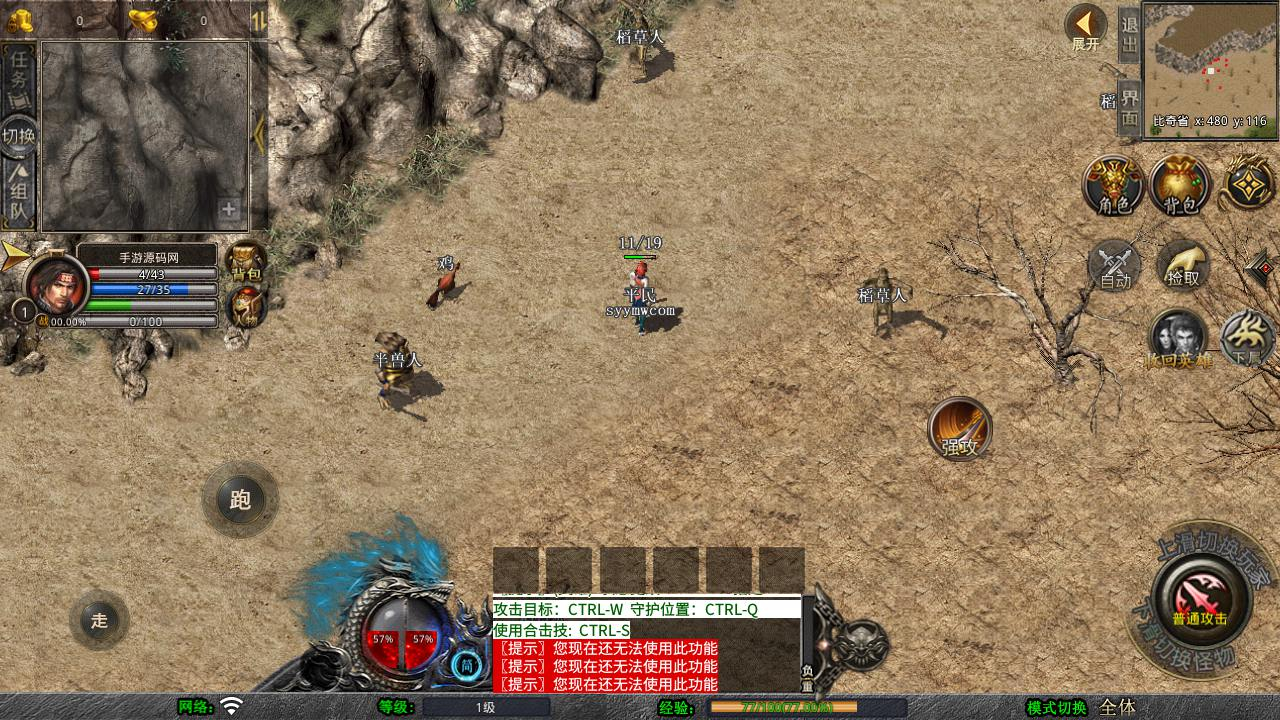Click the dragon-framed shuriken icon

[x=1249, y=184]
